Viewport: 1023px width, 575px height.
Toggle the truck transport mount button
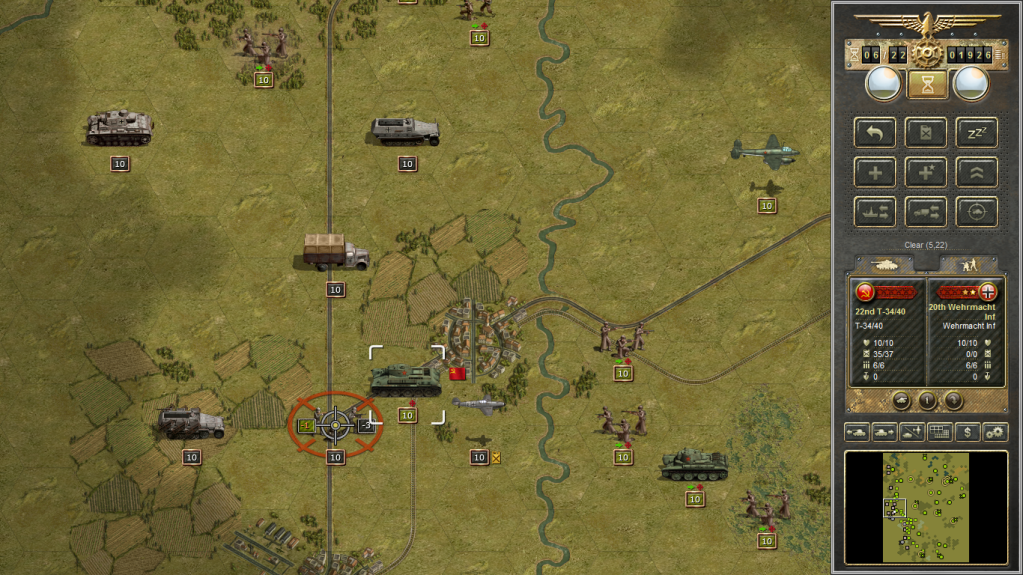926,212
